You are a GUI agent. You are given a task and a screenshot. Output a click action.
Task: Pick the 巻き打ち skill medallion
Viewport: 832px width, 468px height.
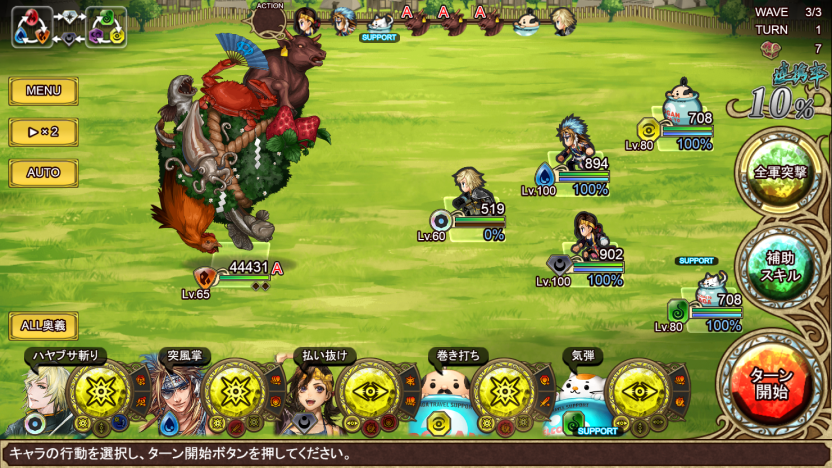[x=503, y=391]
